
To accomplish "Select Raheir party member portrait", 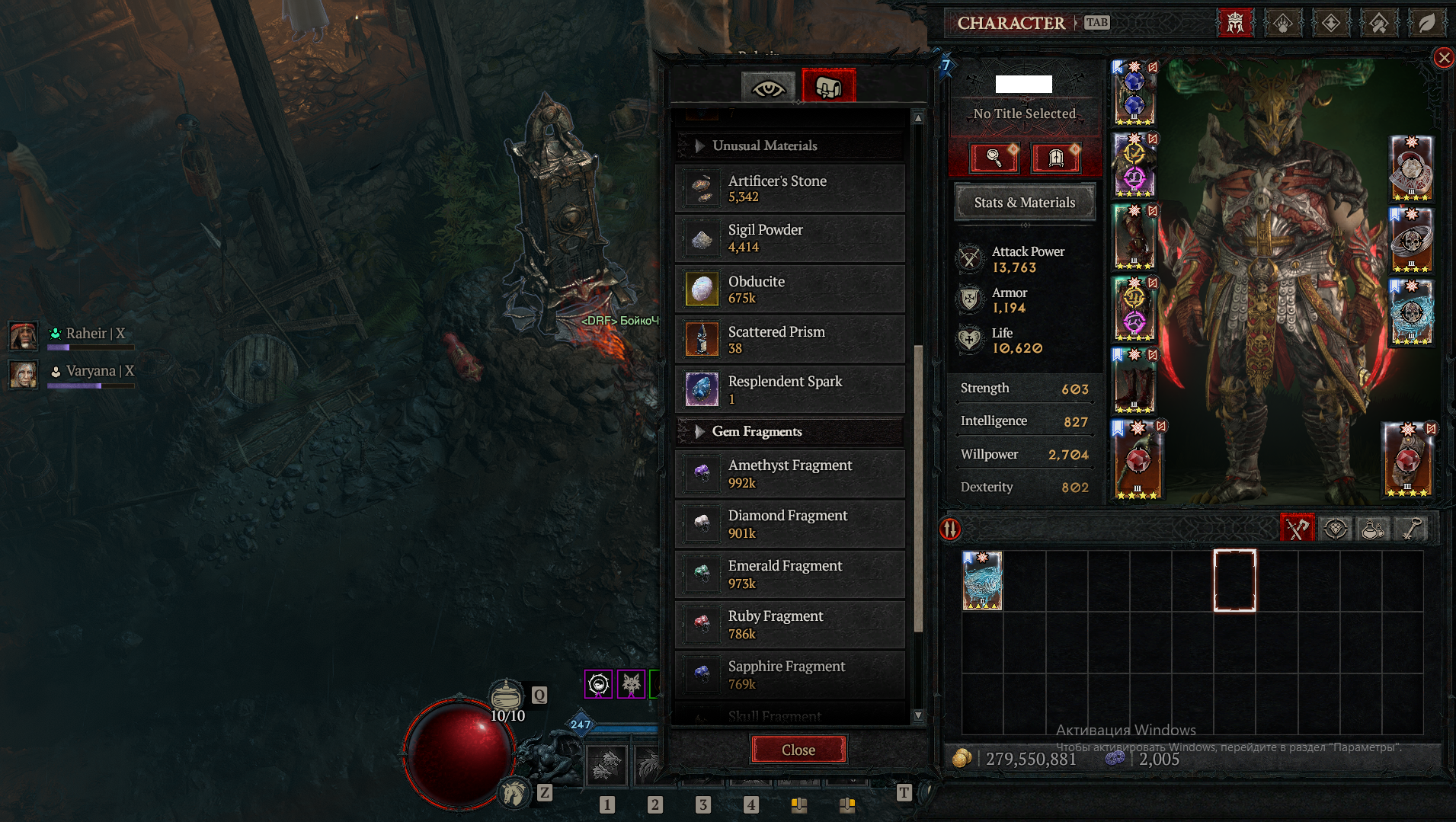I will click(x=24, y=335).
